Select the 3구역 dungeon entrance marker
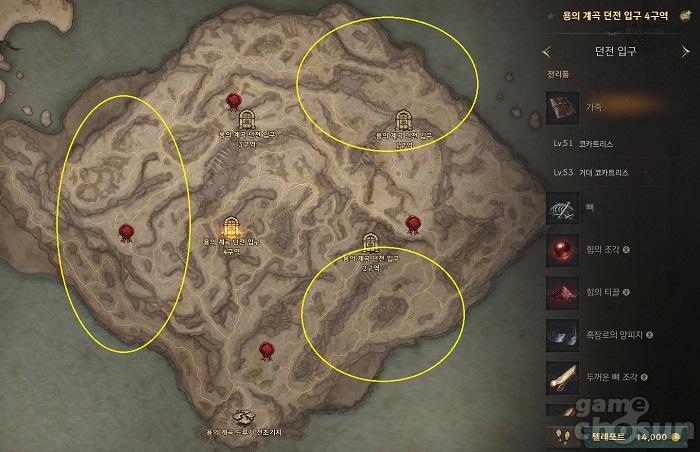 coord(246,121)
